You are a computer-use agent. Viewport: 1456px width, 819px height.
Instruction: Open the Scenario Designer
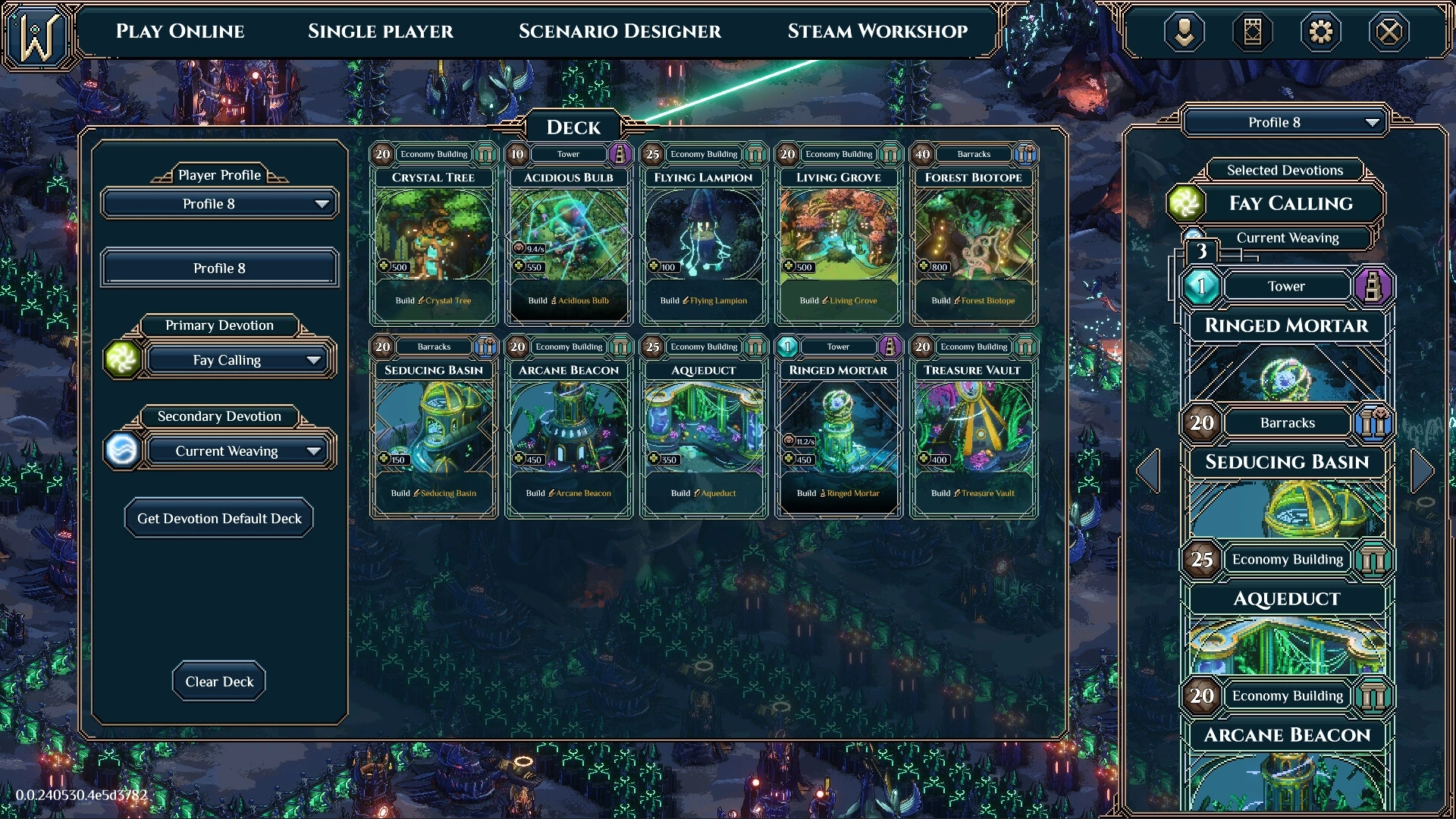(x=620, y=31)
